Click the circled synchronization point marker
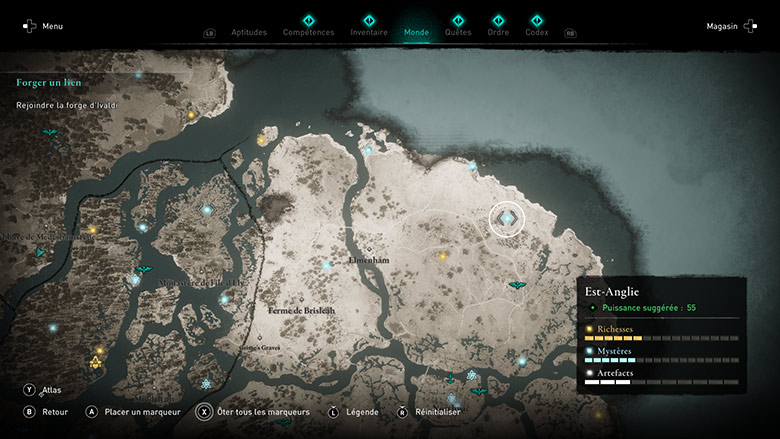The width and height of the screenshot is (780, 439). 507,219
